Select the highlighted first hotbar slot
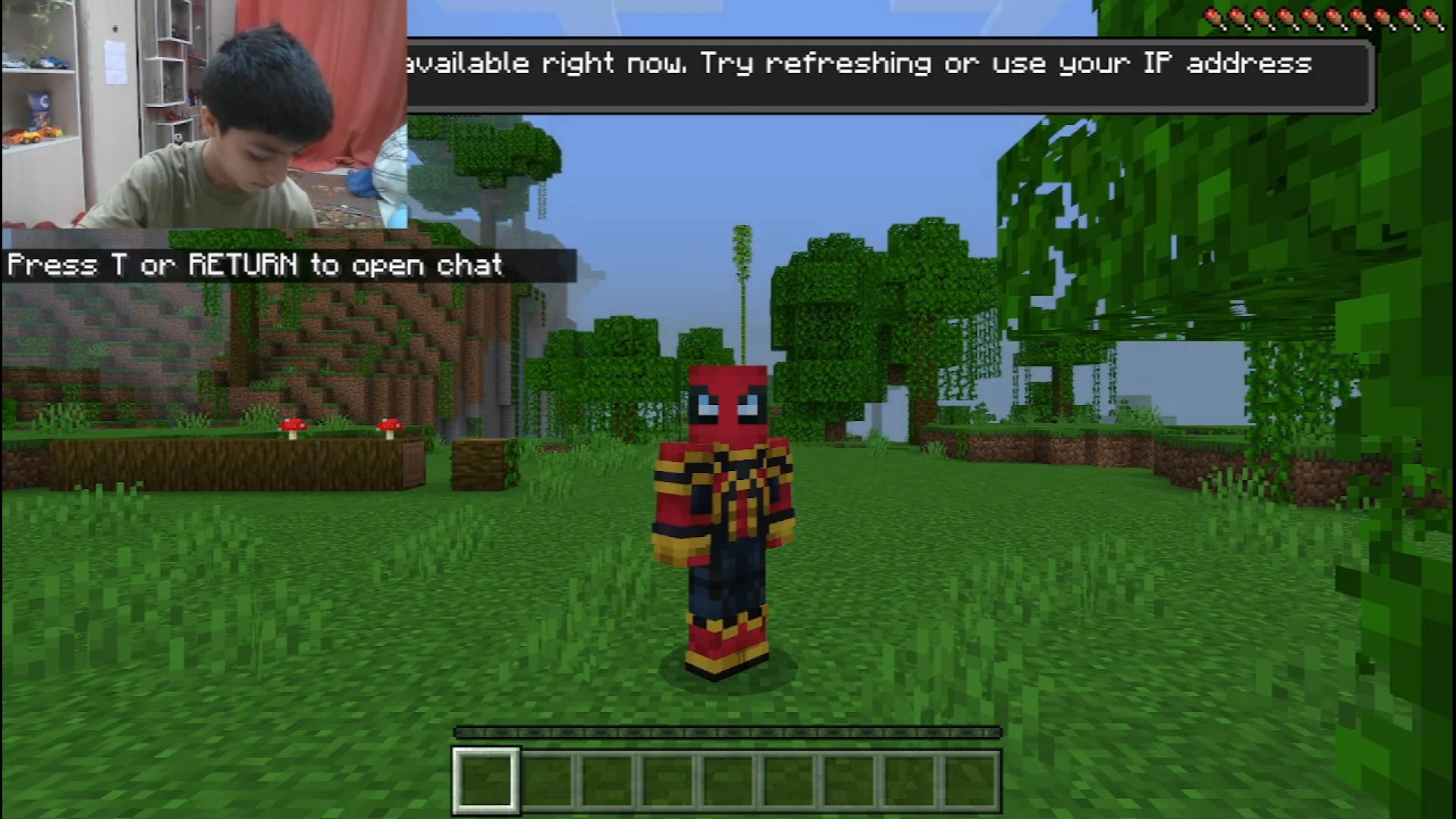Image resolution: width=1456 pixels, height=819 pixels. (486, 780)
